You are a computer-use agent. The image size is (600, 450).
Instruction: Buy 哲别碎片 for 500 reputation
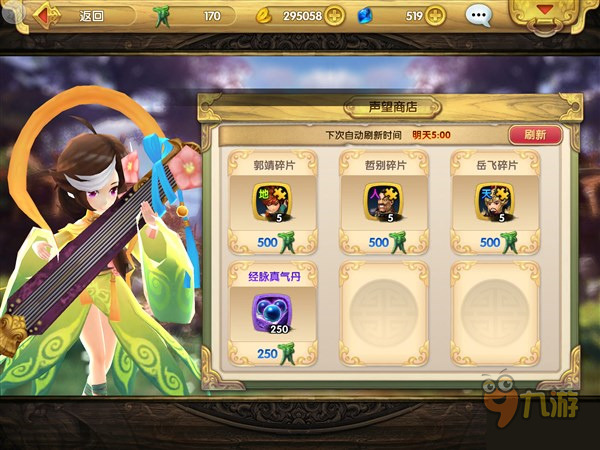click(x=382, y=242)
